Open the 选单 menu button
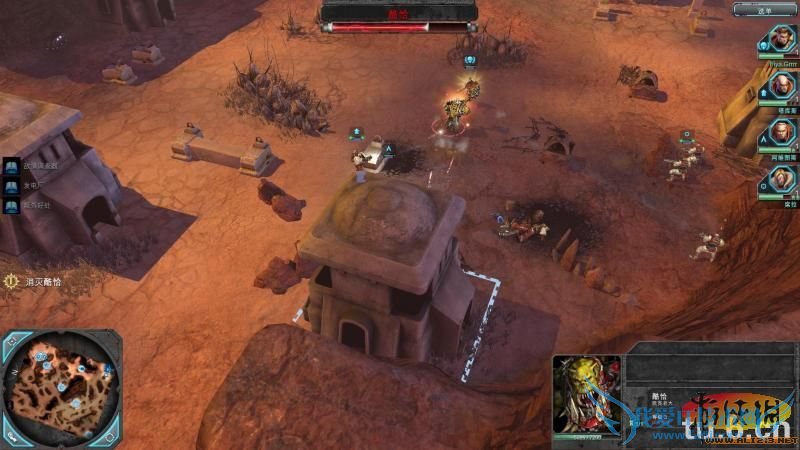The image size is (800, 450). coord(764,9)
